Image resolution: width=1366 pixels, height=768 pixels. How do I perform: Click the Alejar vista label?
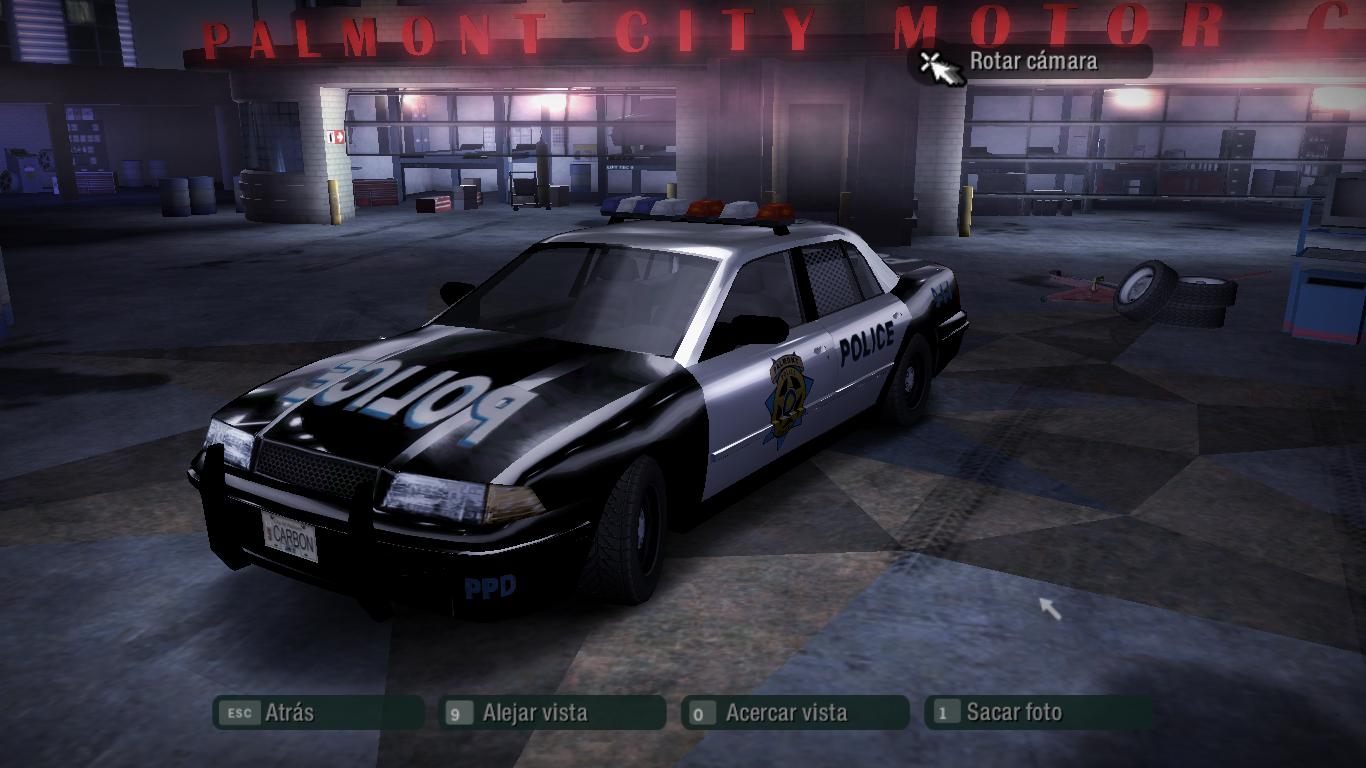click(534, 713)
